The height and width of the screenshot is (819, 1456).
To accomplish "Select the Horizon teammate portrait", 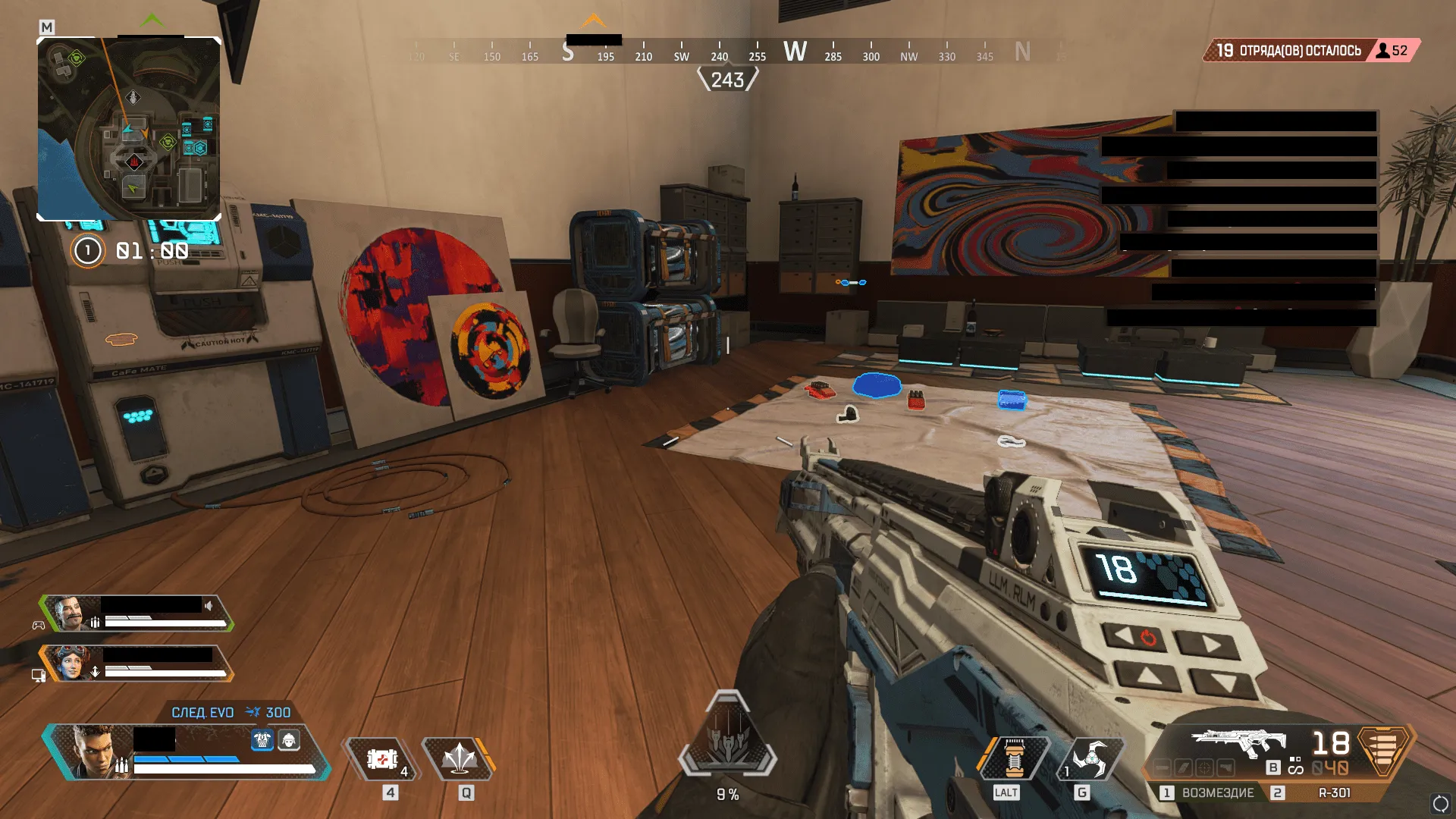I will [x=72, y=664].
